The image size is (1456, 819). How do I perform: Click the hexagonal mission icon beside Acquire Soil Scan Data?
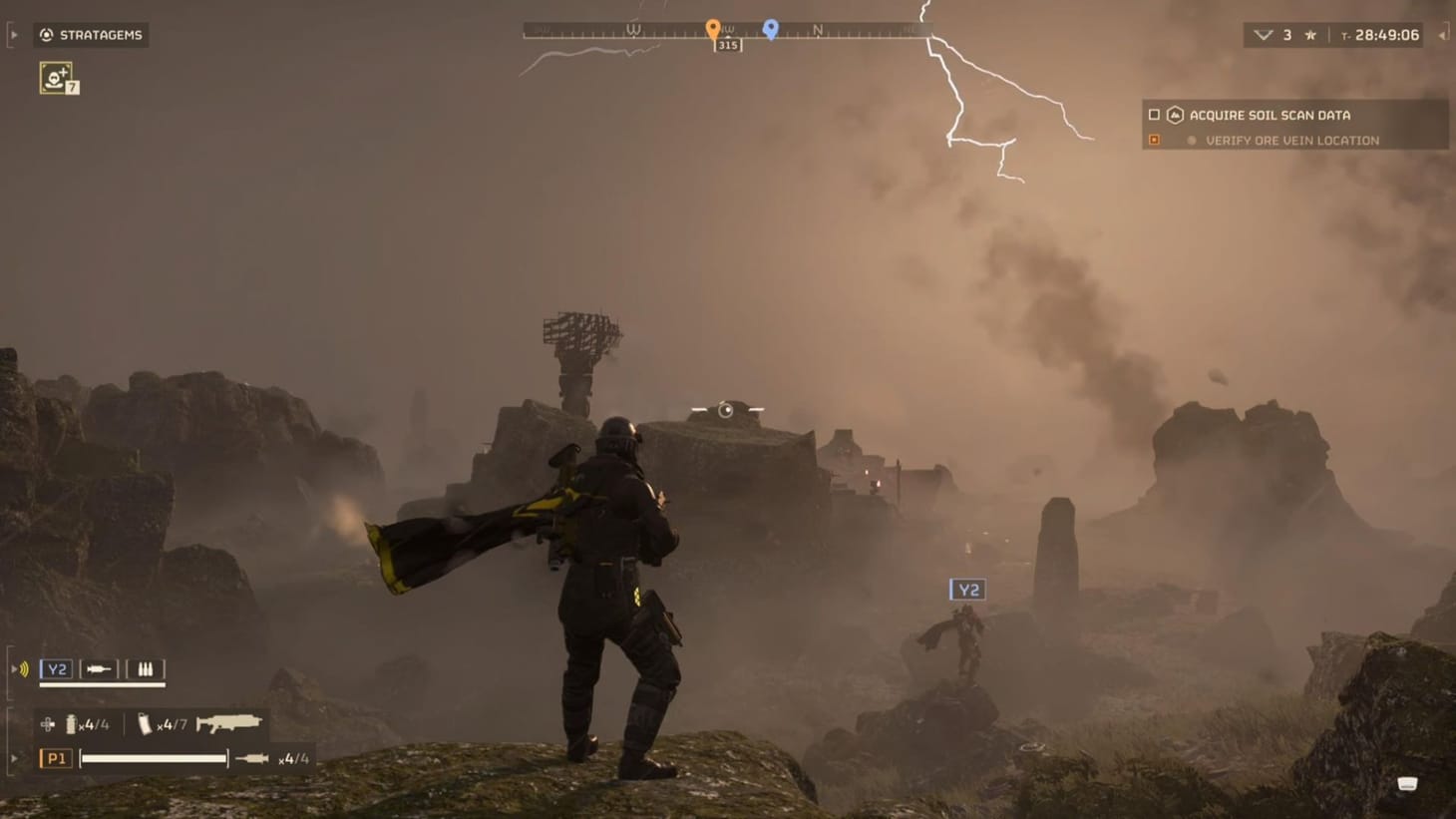pos(1175,115)
